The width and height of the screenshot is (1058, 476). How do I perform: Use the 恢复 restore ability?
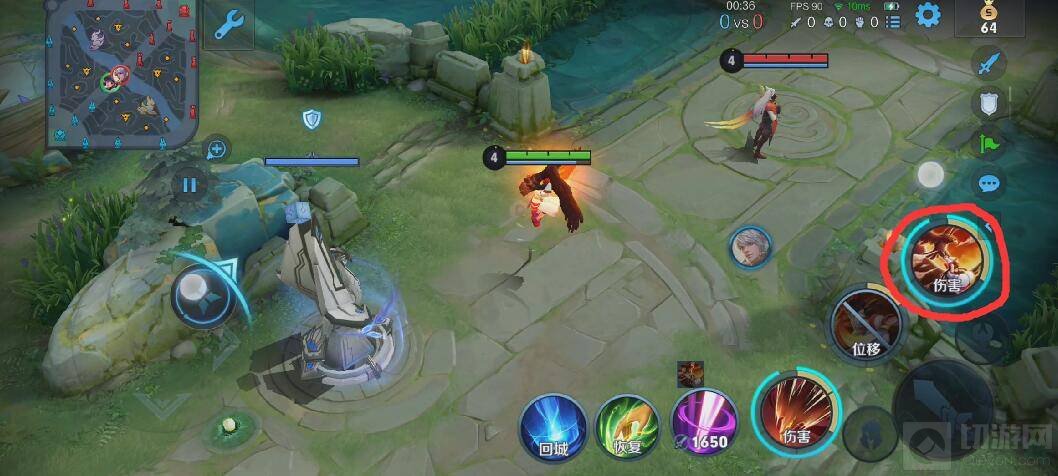point(626,427)
